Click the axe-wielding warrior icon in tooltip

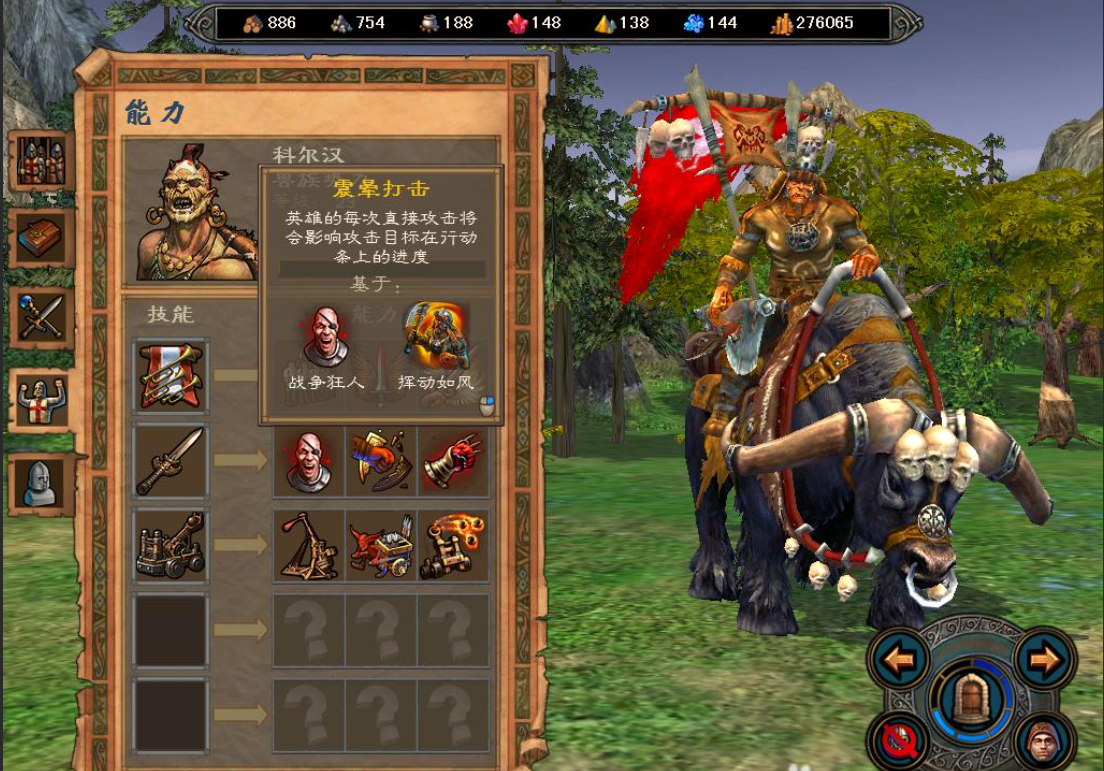[436, 338]
